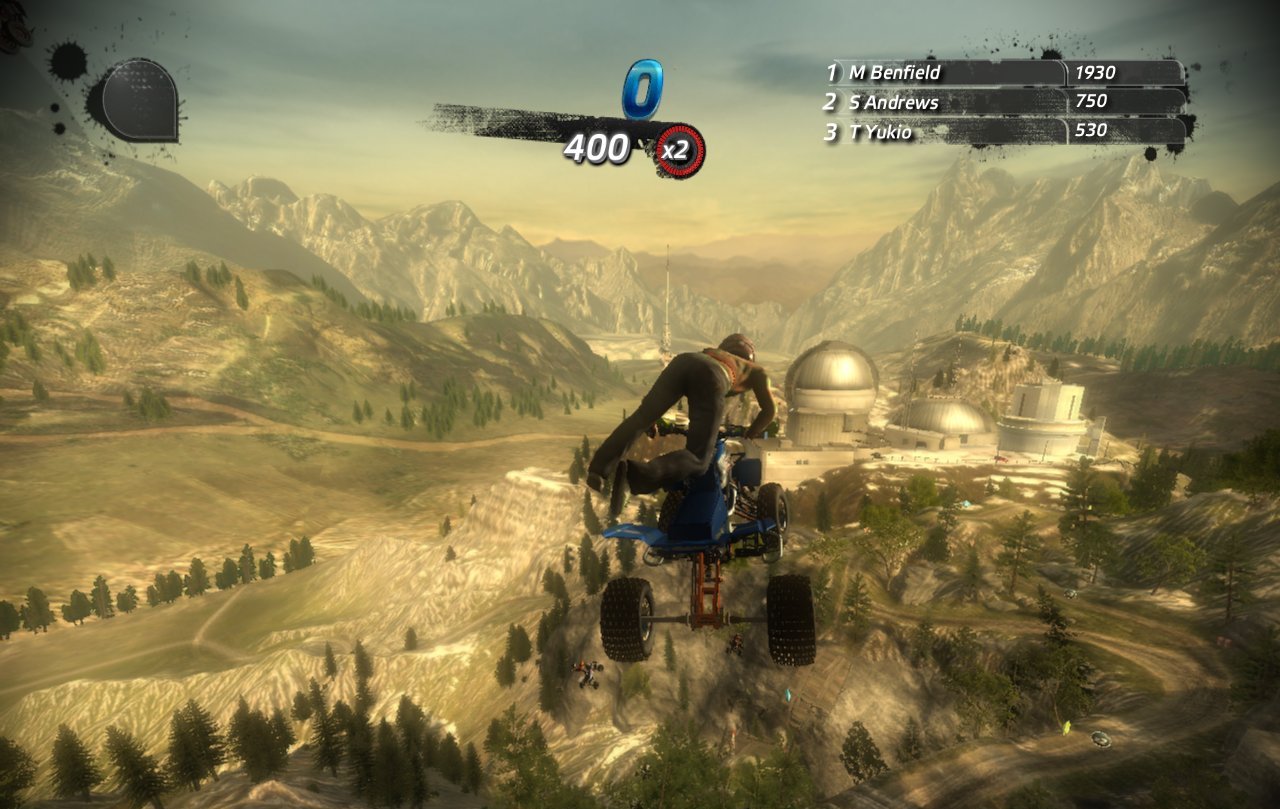The height and width of the screenshot is (809, 1280).
Task: Click the dark teardrop boost gauge
Action: (136, 100)
